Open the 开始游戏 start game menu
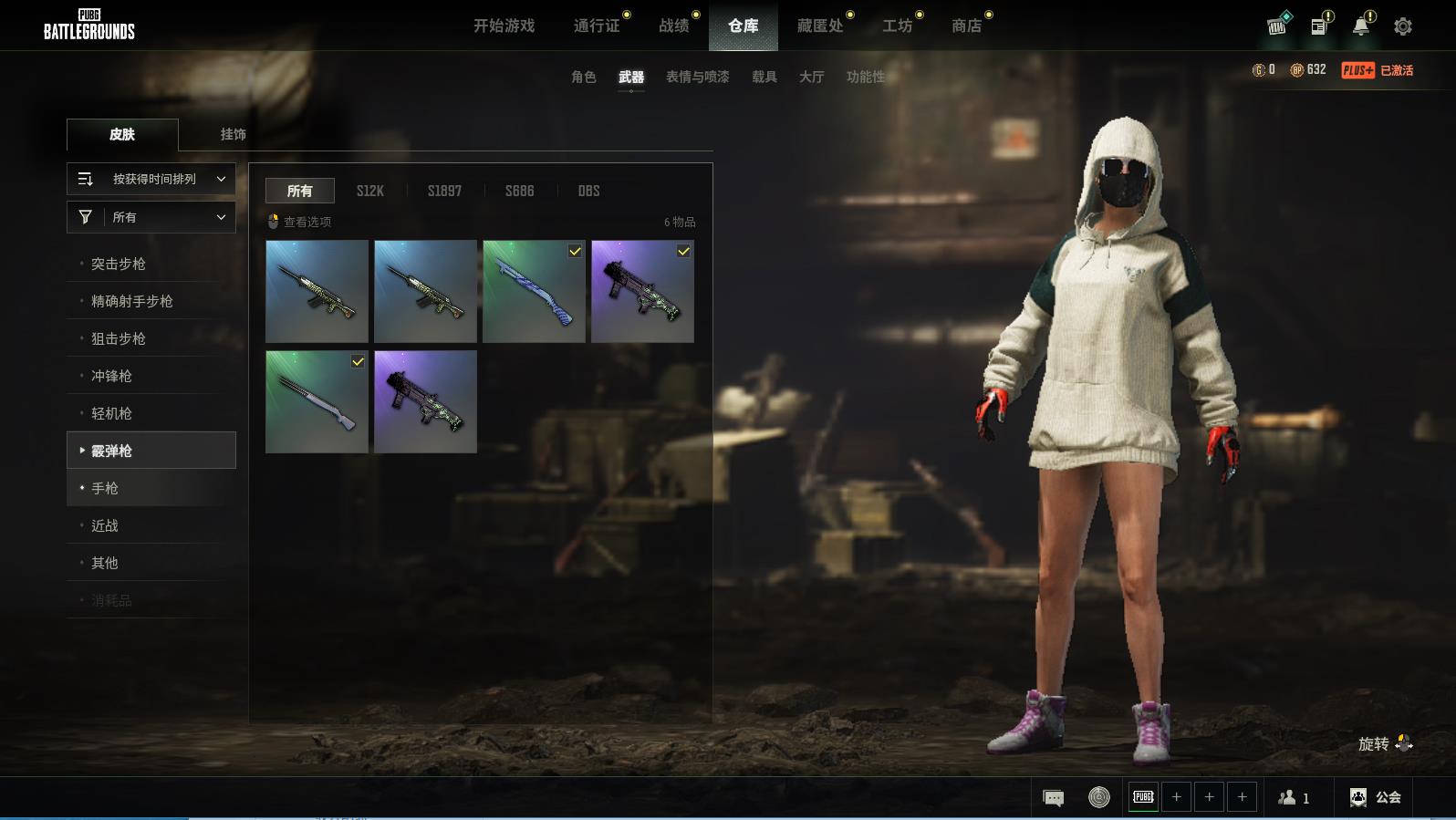The height and width of the screenshot is (820, 1456). 504,26
